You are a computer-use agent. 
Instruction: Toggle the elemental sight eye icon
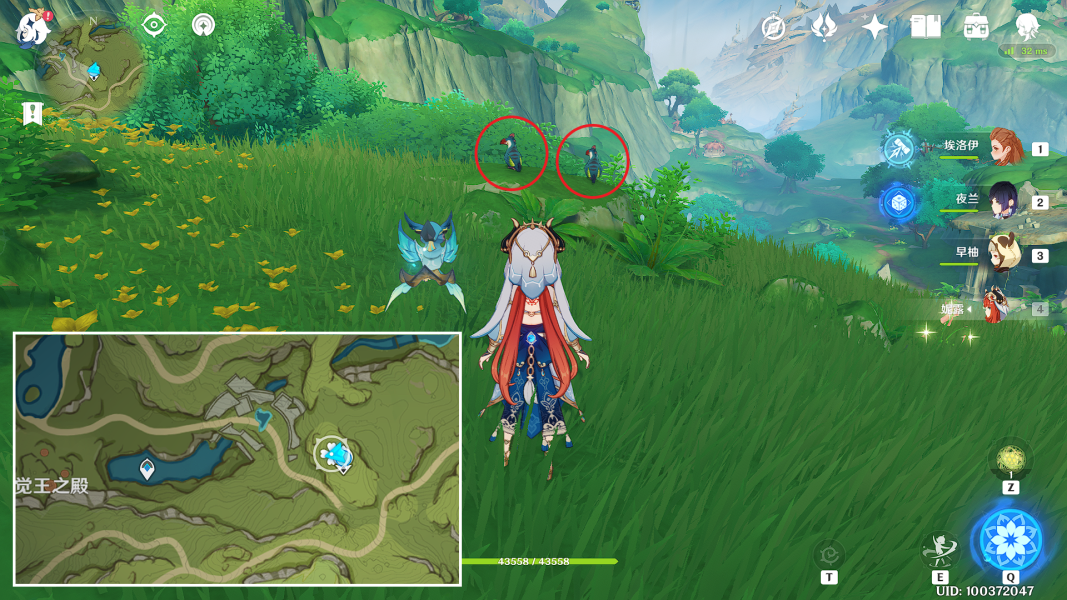click(x=153, y=25)
